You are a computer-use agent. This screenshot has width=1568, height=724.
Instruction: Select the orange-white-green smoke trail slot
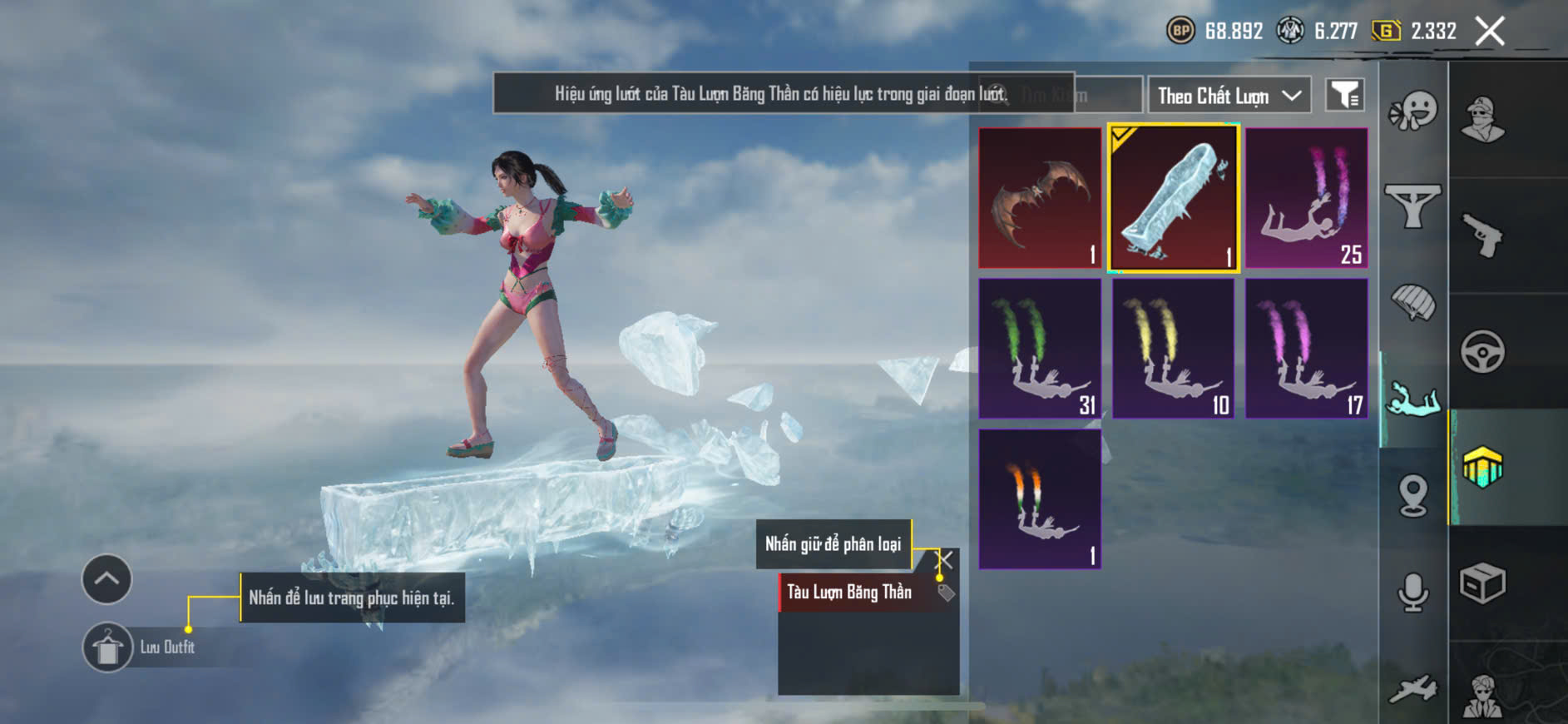(1040, 498)
